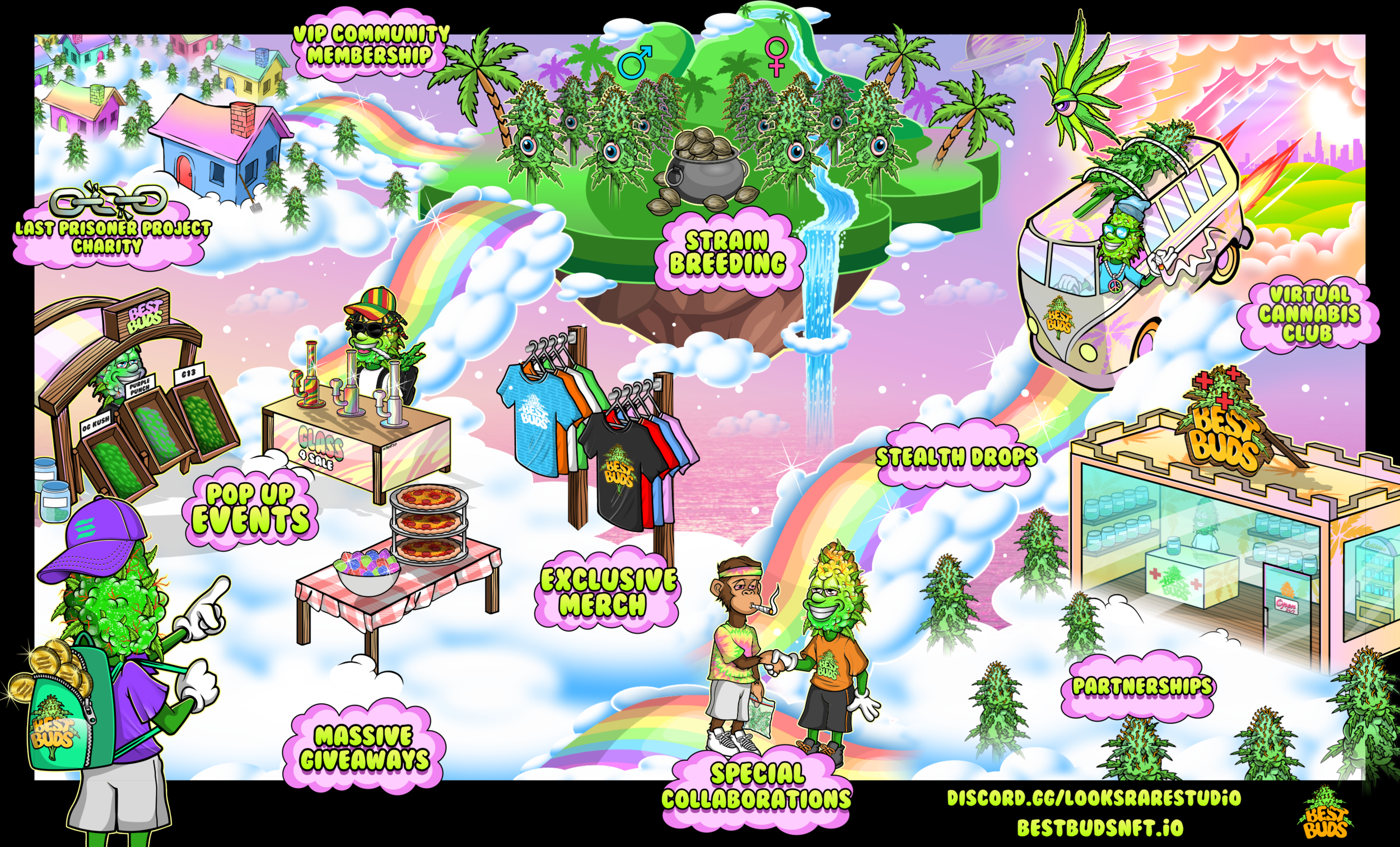Viewport: 1400px width, 847px height.
Task: Open the Virtual Cannabis Club bubble
Action: pyautogui.click(x=1309, y=313)
